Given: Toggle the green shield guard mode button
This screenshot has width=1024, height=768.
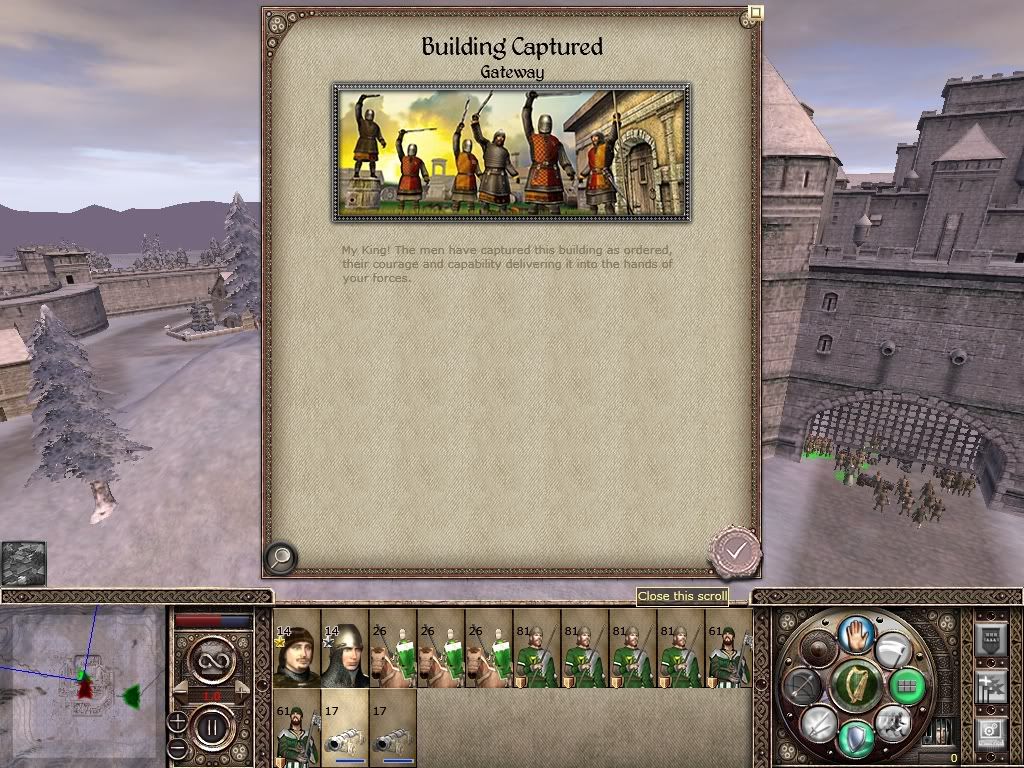Looking at the screenshot, I should click(x=856, y=739).
